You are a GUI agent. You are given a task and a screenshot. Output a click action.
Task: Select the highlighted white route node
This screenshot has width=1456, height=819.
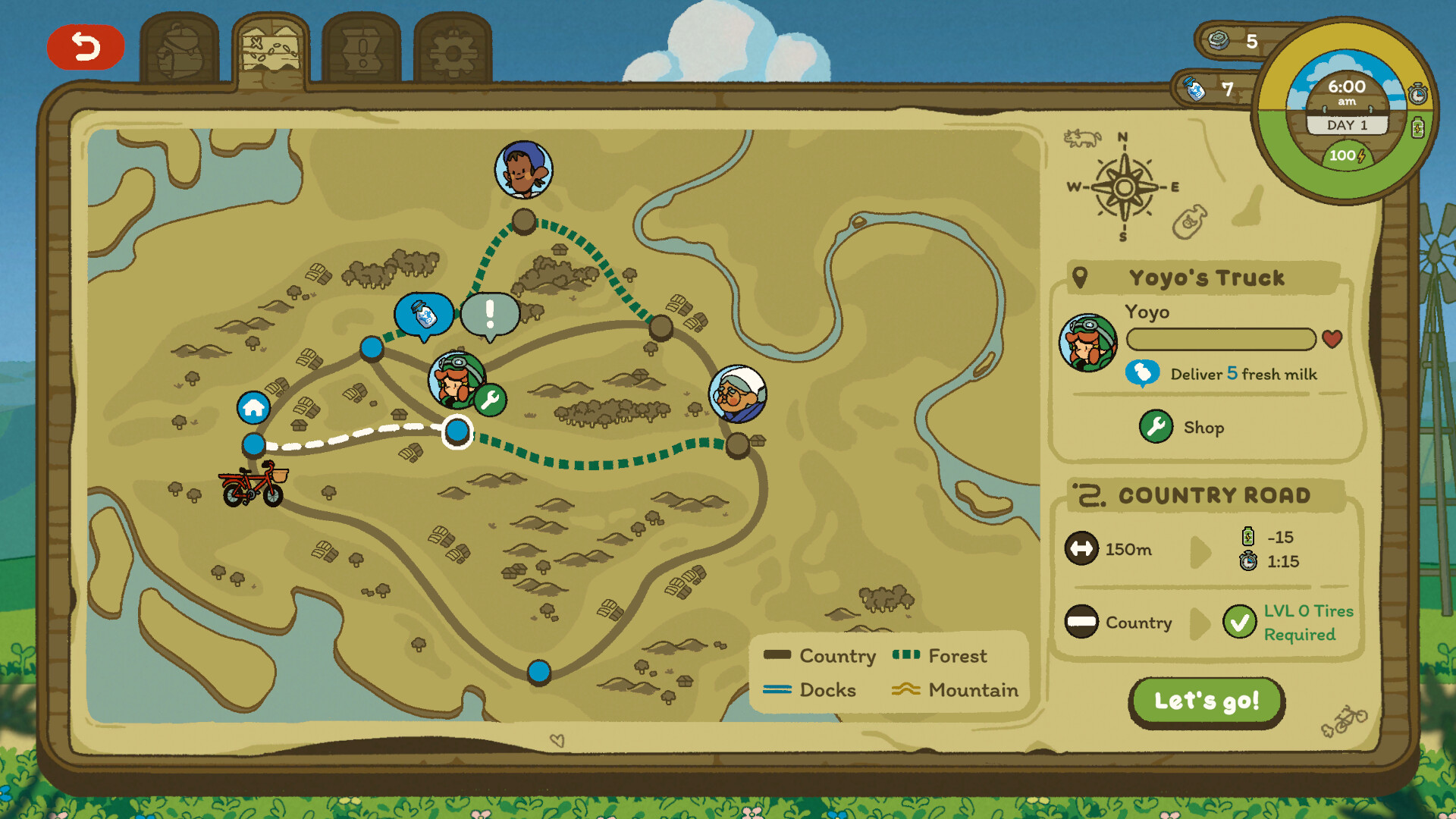point(456,431)
